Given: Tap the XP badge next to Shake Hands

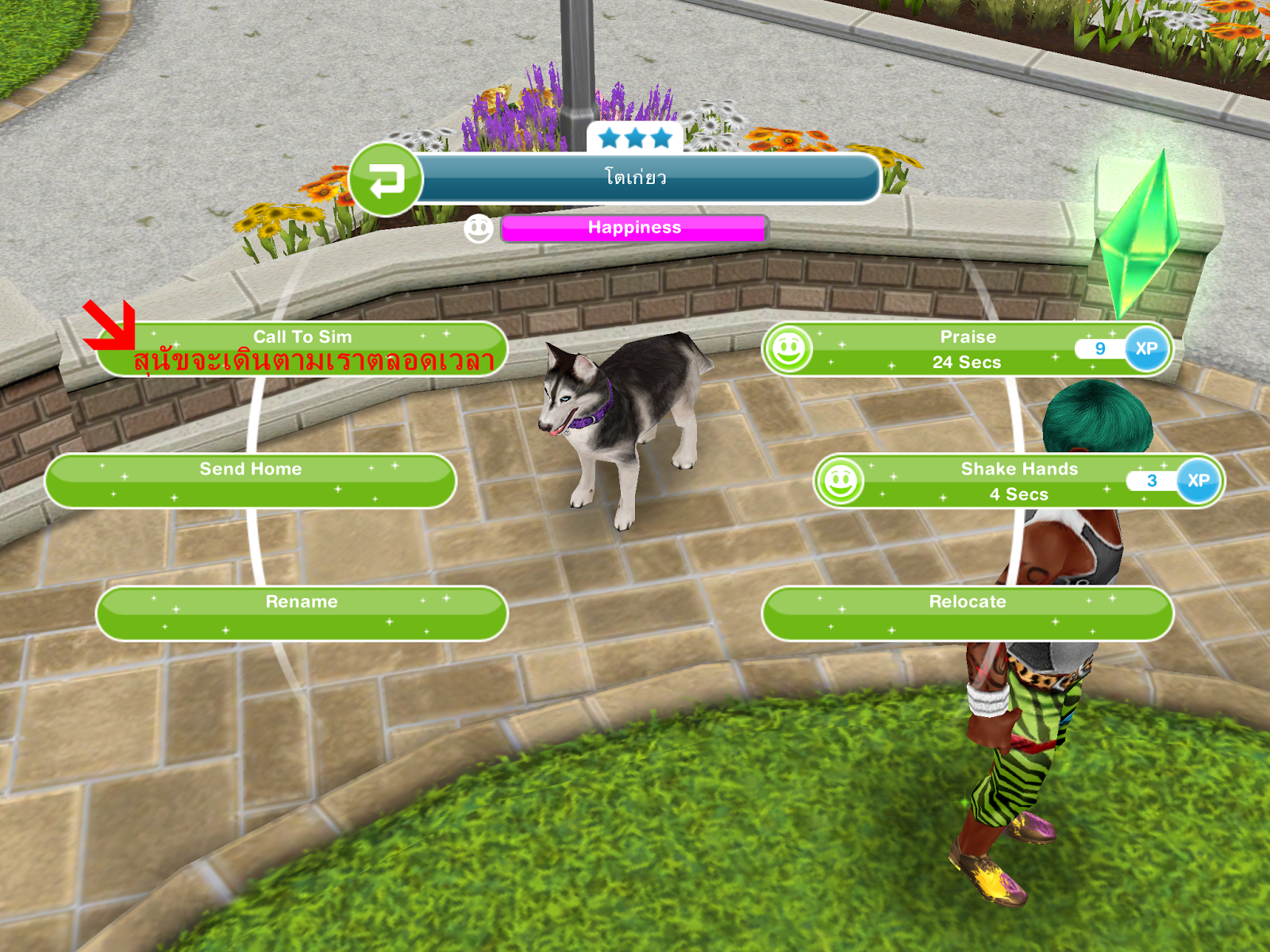Looking at the screenshot, I should point(1197,481).
